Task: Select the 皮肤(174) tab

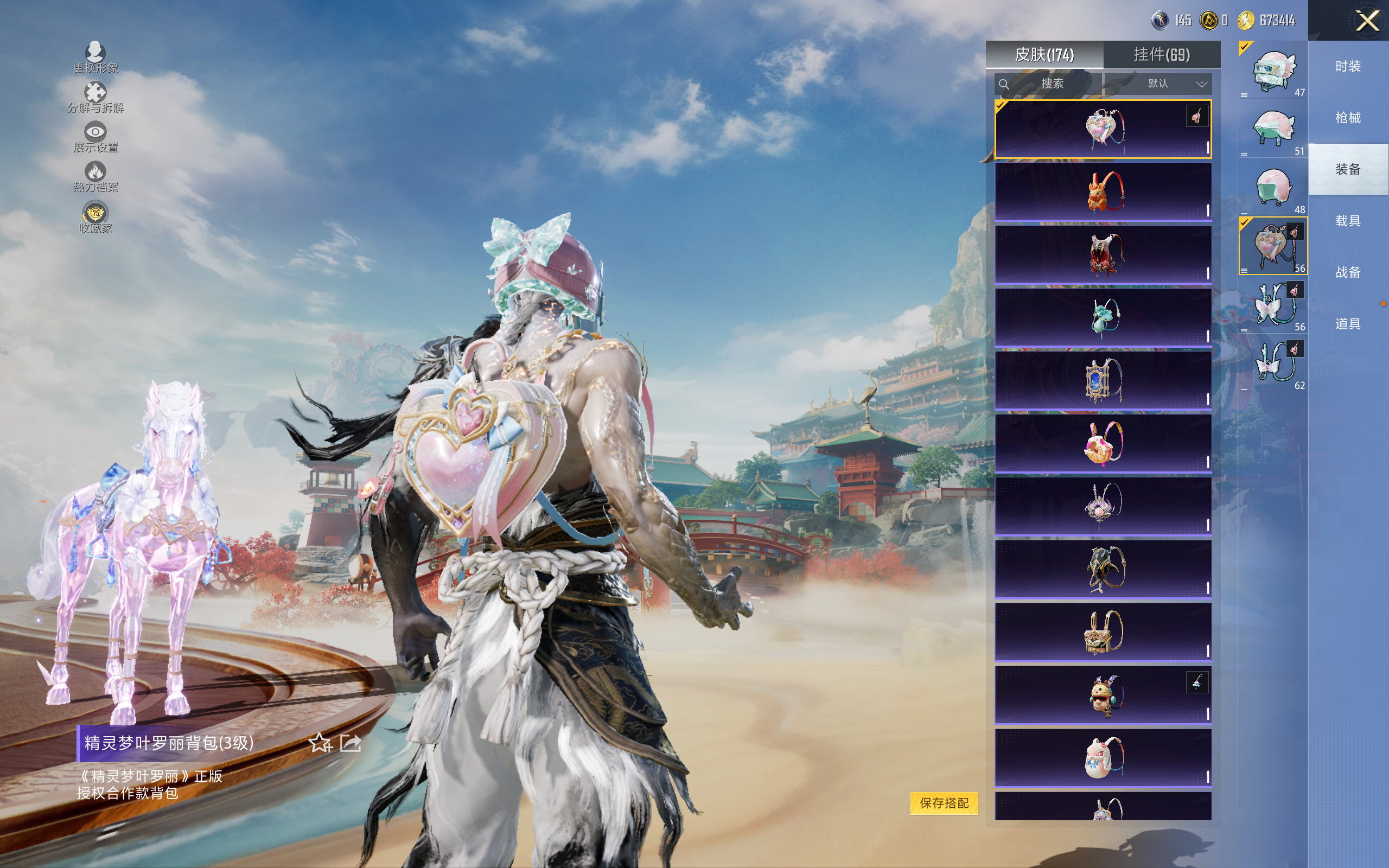Action: [x=1043, y=55]
